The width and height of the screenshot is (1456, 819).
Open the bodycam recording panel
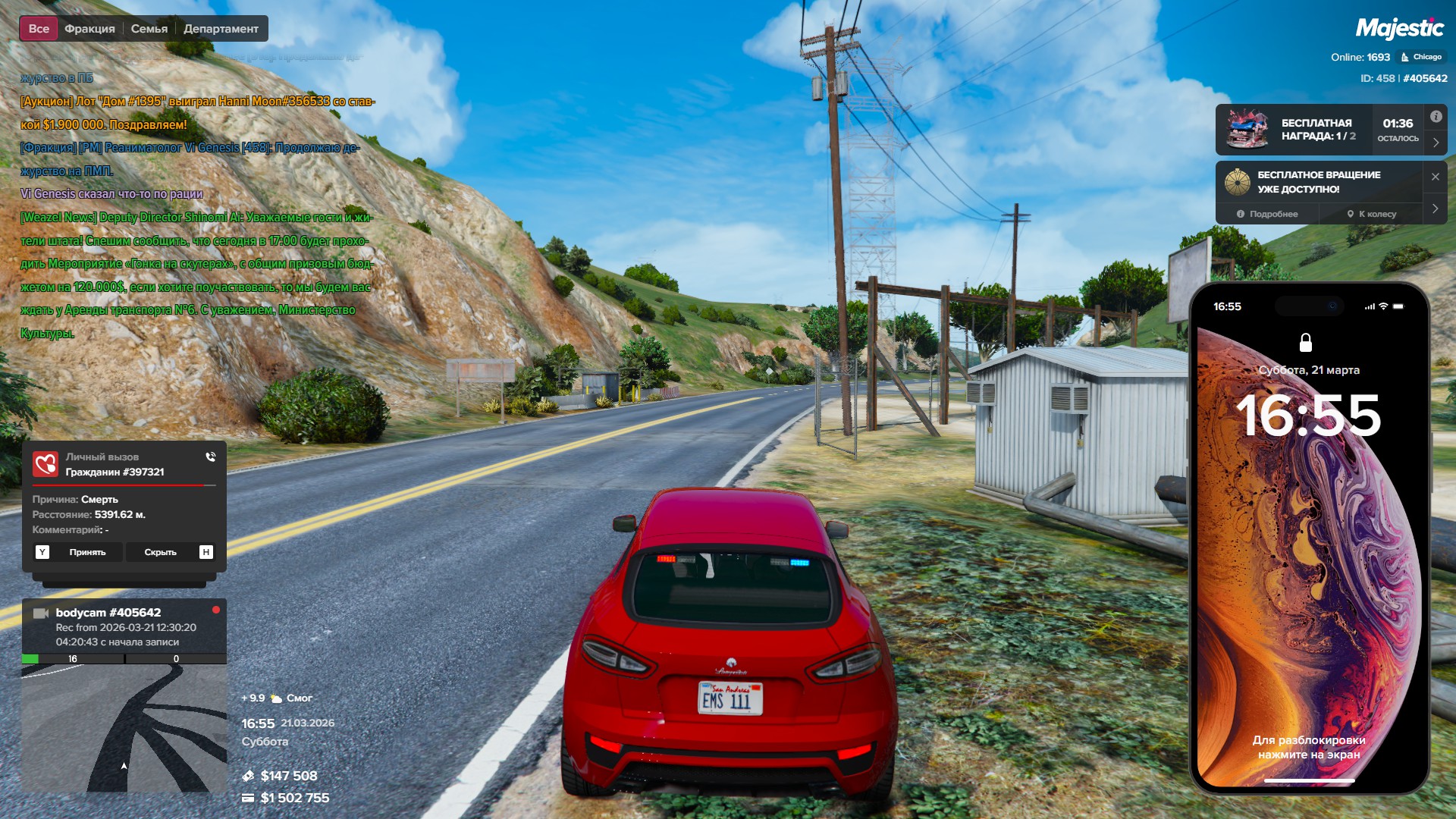coord(124,627)
